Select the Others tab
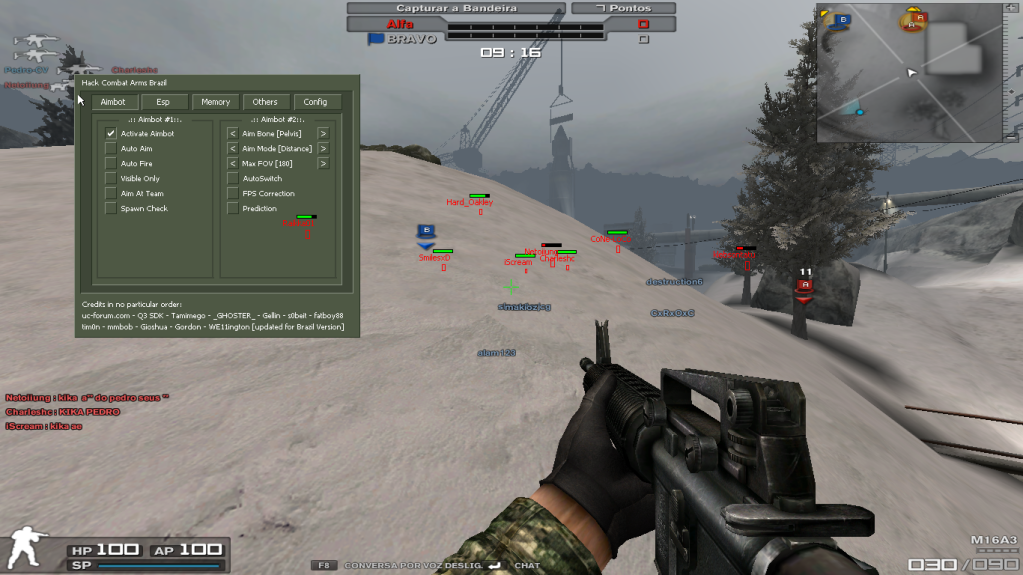Screen dimensions: 1023x575 265,102
